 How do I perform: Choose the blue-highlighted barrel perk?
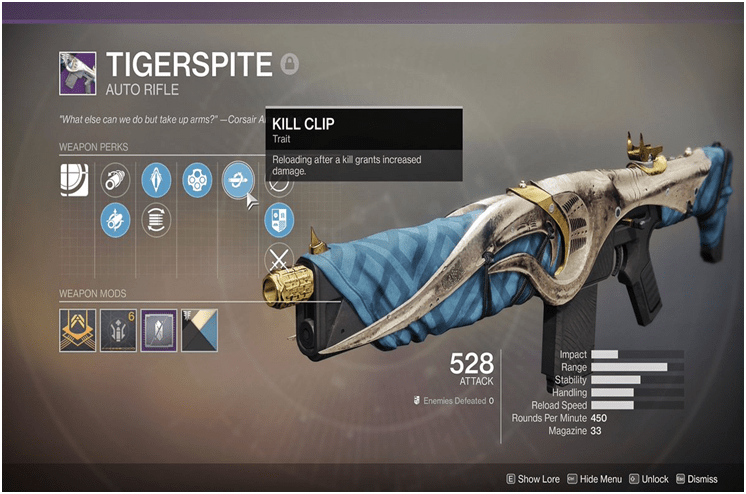click(x=116, y=218)
